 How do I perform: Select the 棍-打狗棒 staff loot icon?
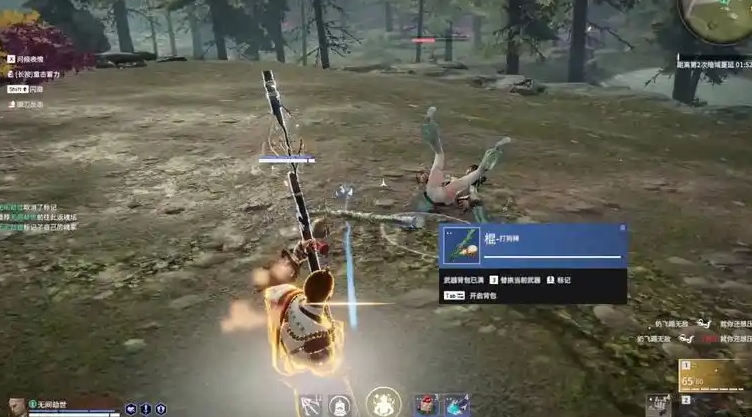point(460,246)
